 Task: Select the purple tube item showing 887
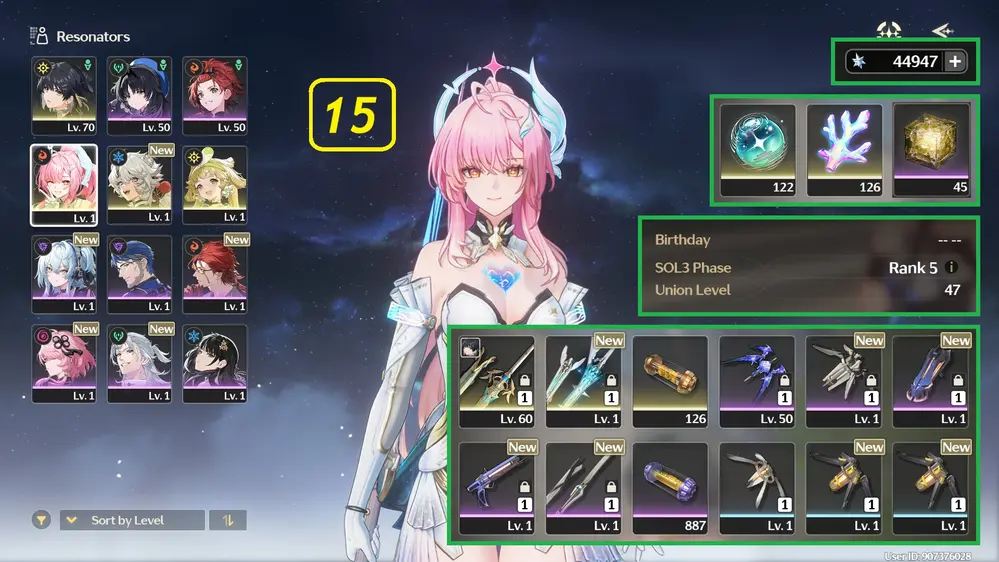tap(670, 488)
